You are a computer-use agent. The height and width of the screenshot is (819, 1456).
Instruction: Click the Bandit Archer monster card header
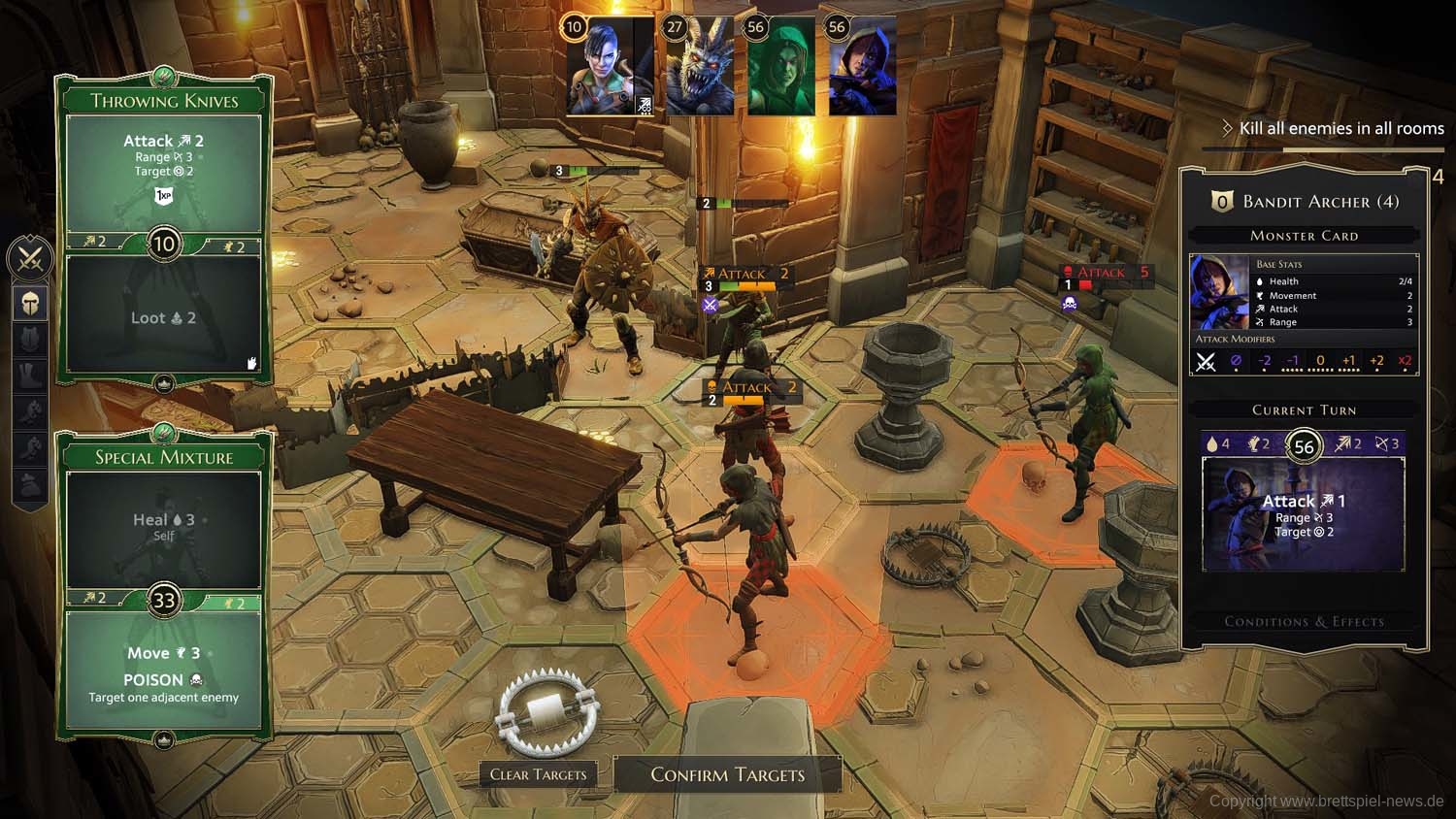(1304, 202)
